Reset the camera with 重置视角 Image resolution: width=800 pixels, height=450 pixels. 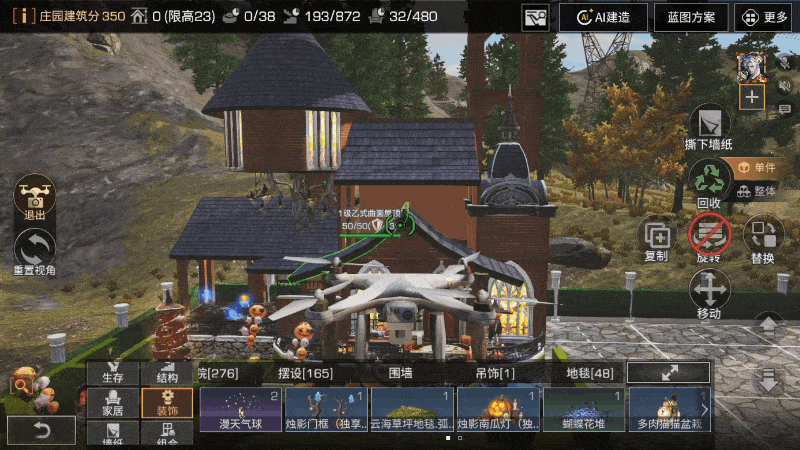pos(35,250)
